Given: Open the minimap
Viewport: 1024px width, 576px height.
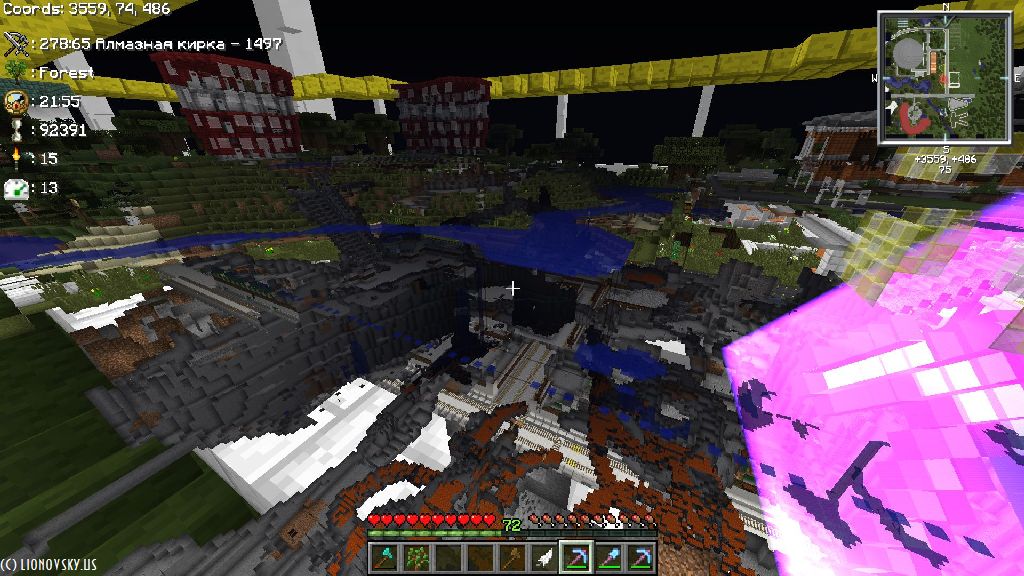Looking at the screenshot, I should coord(945,77).
